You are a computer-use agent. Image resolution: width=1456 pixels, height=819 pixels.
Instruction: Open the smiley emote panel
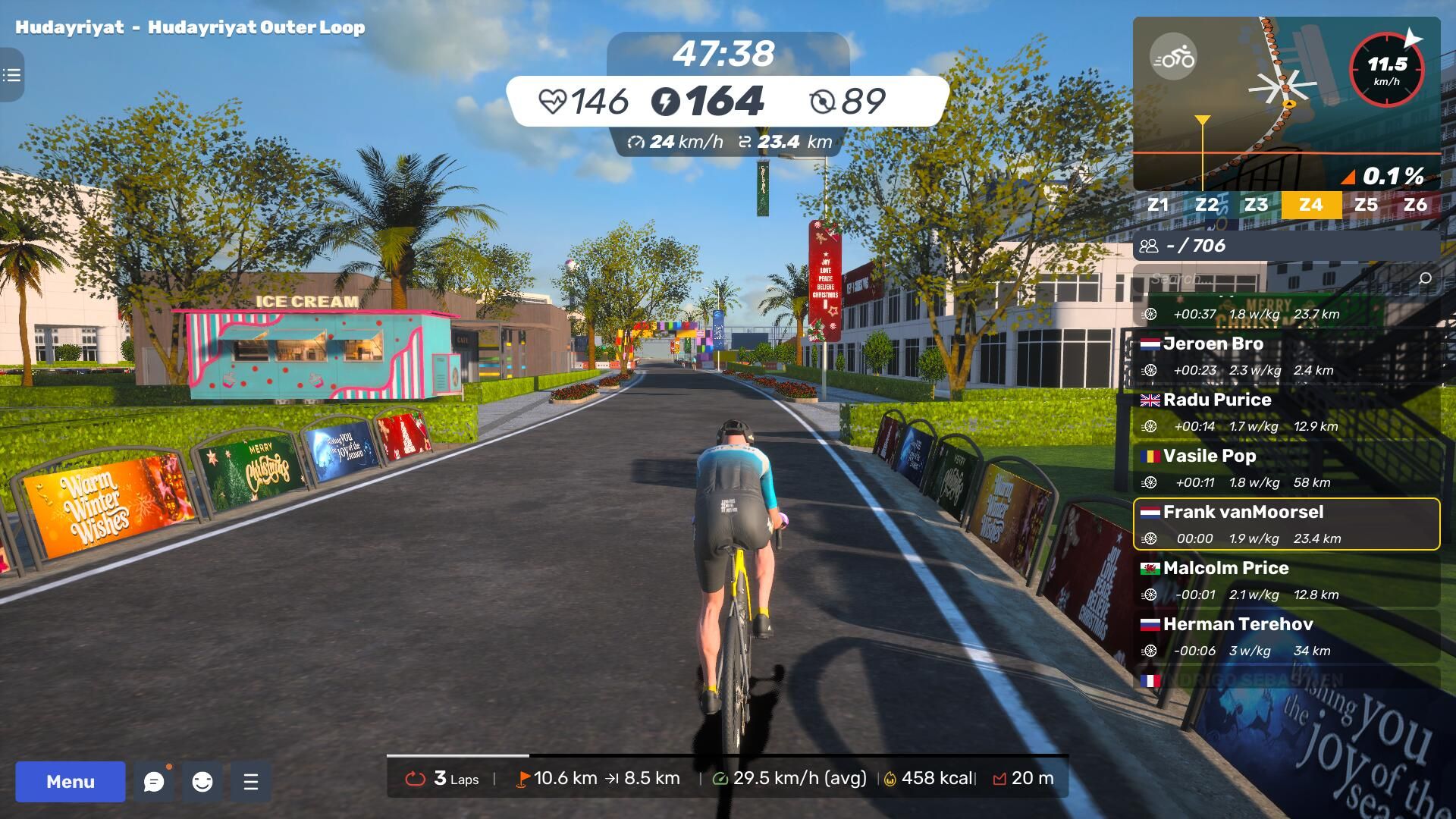click(202, 781)
